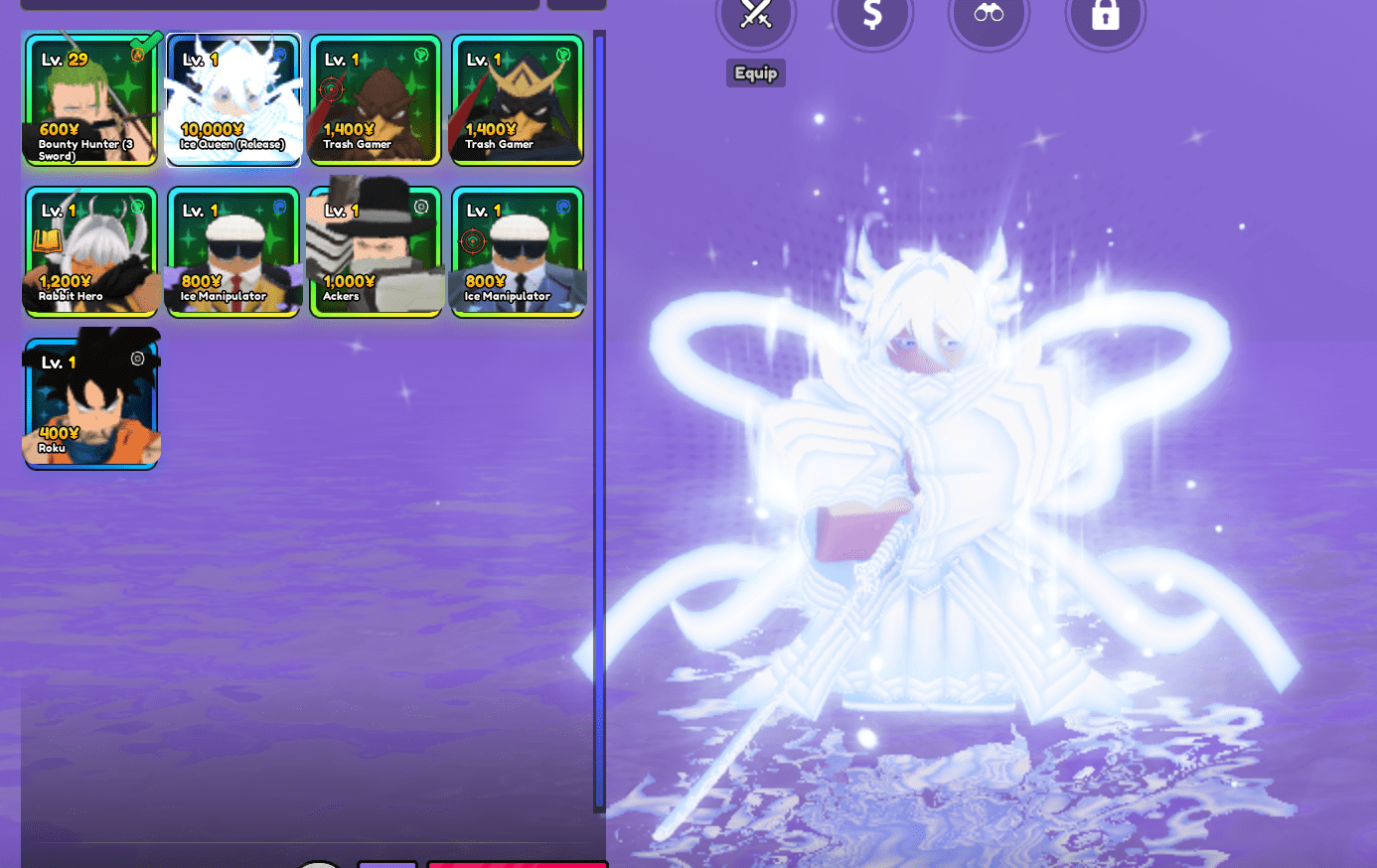Toggle the targeting reticle on Ice Manipulator
The height and width of the screenshot is (868, 1377).
click(473, 241)
